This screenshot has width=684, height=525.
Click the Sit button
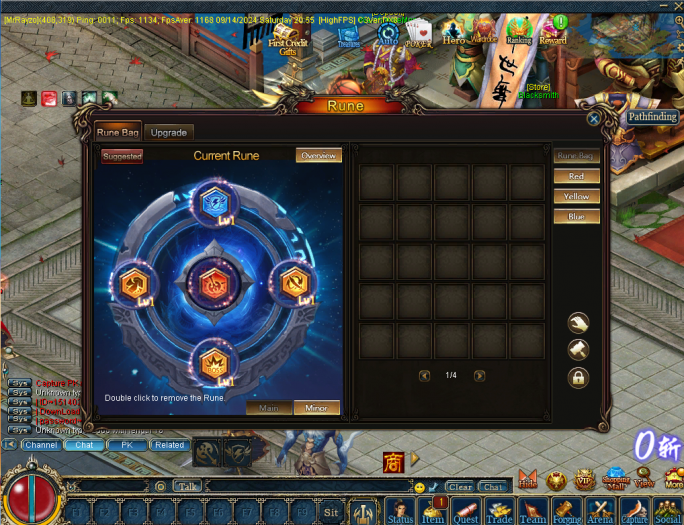(331, 511)
